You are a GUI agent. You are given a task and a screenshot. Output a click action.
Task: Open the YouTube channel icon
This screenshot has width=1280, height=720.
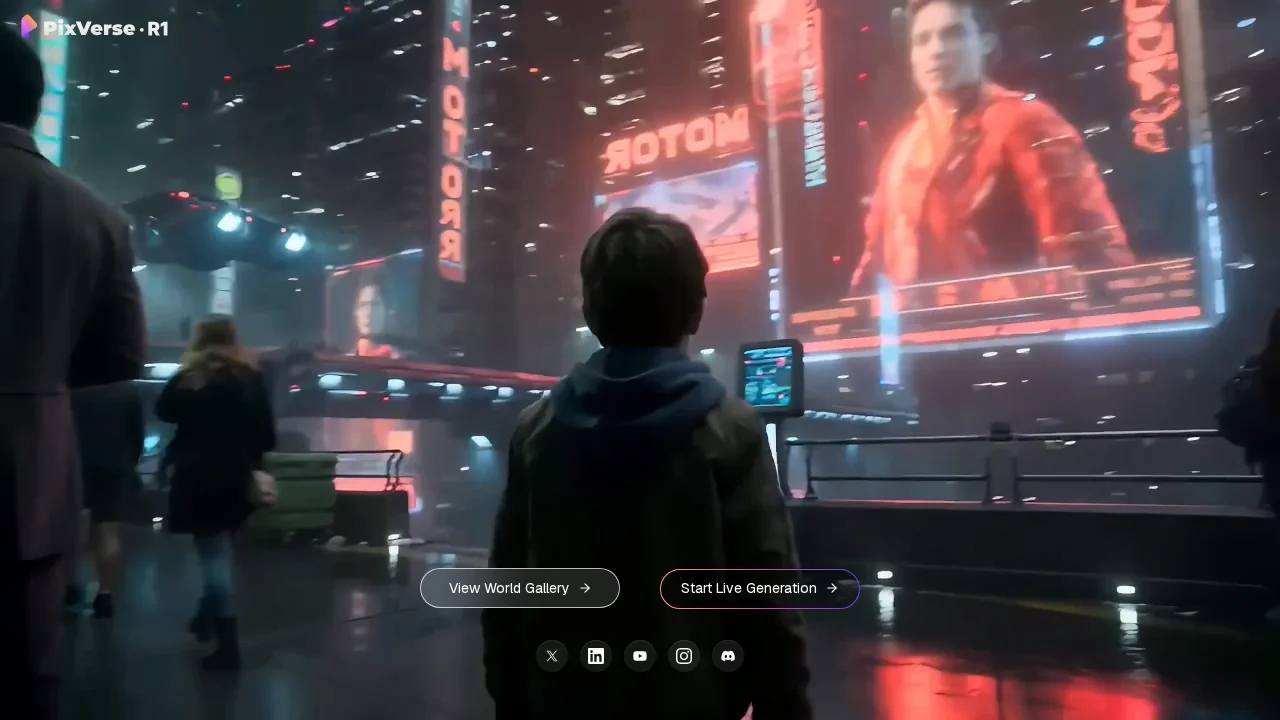tap(640, 656)
